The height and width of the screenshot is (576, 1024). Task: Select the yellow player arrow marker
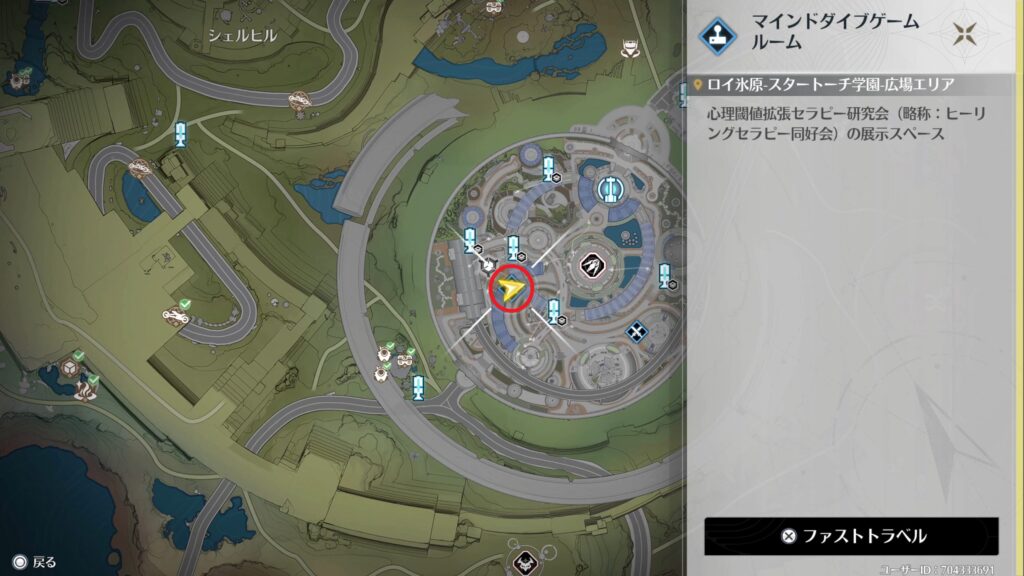click(511, 290)
